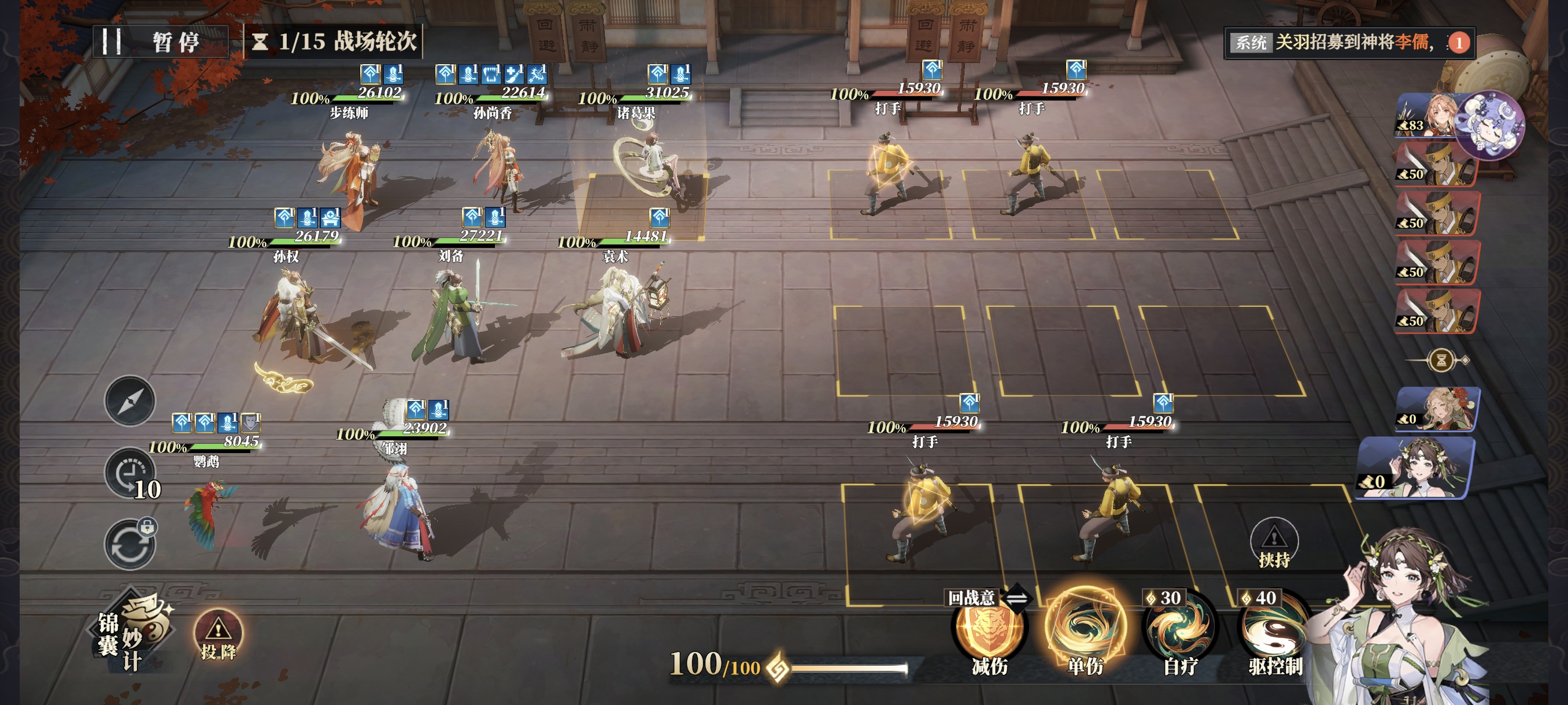The height and width of the screenshot is (705, 1568).
Task: Pause the battle with 暂停 button
Action: [160, 42]
